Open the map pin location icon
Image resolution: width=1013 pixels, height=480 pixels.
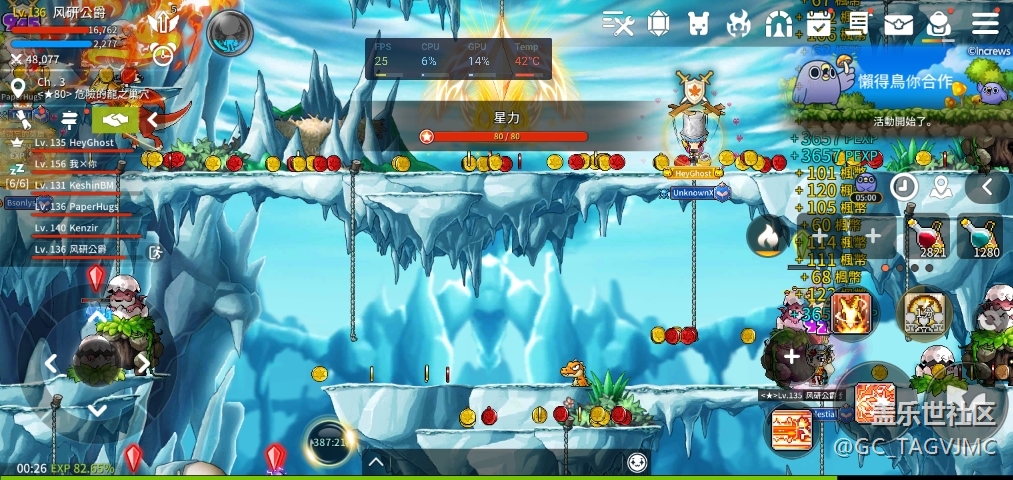tap(939, 187)
